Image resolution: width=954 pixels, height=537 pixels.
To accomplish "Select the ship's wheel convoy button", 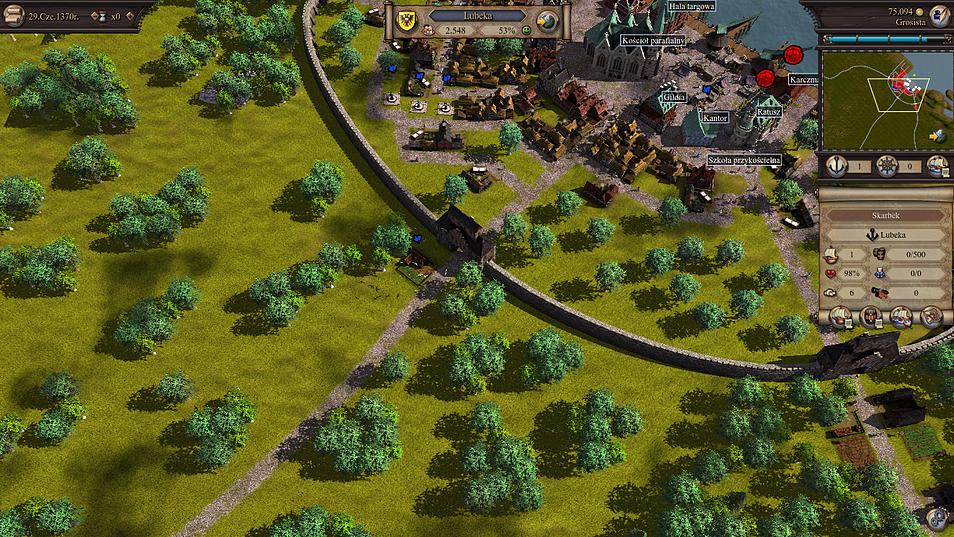I will pyautogui.click(x=886, y=167).
